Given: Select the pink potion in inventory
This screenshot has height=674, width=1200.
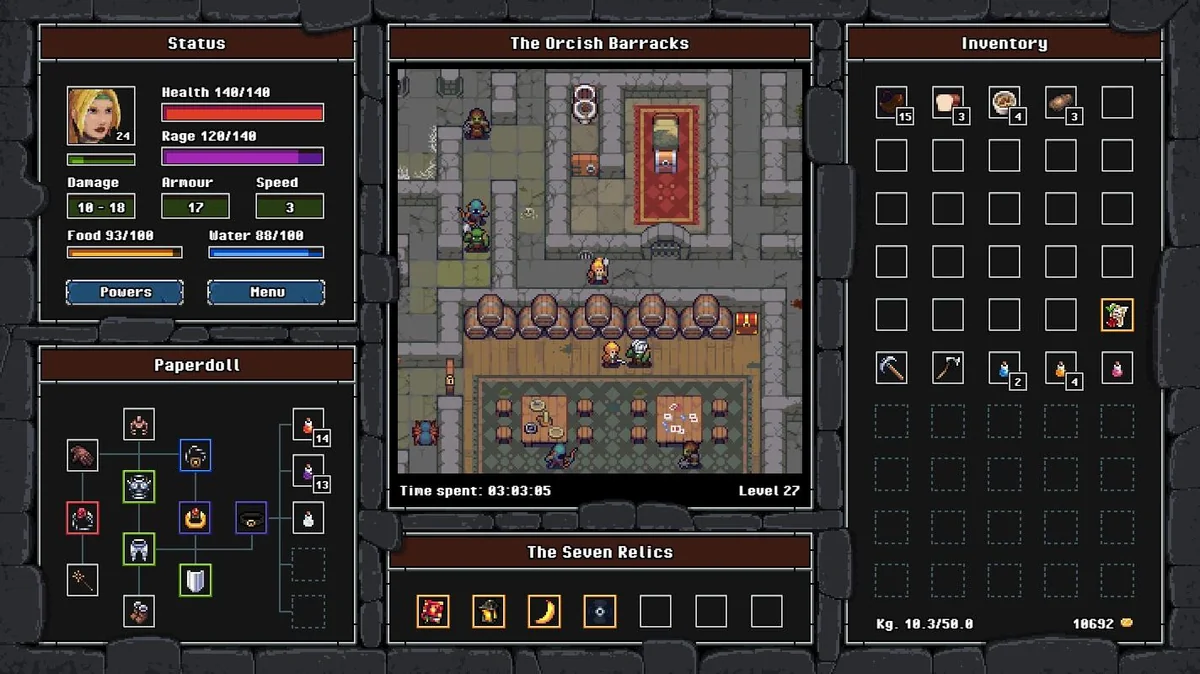Looking at the screenshot, I should [1117, 367].
